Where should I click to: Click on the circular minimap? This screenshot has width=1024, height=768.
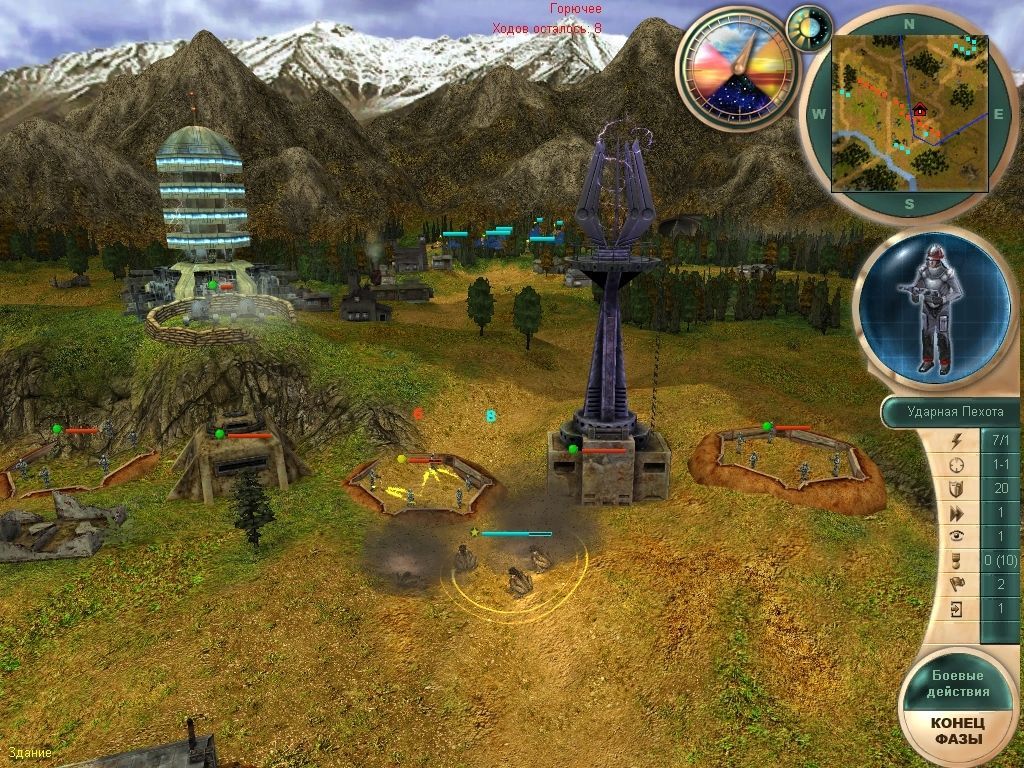(909, 112)
